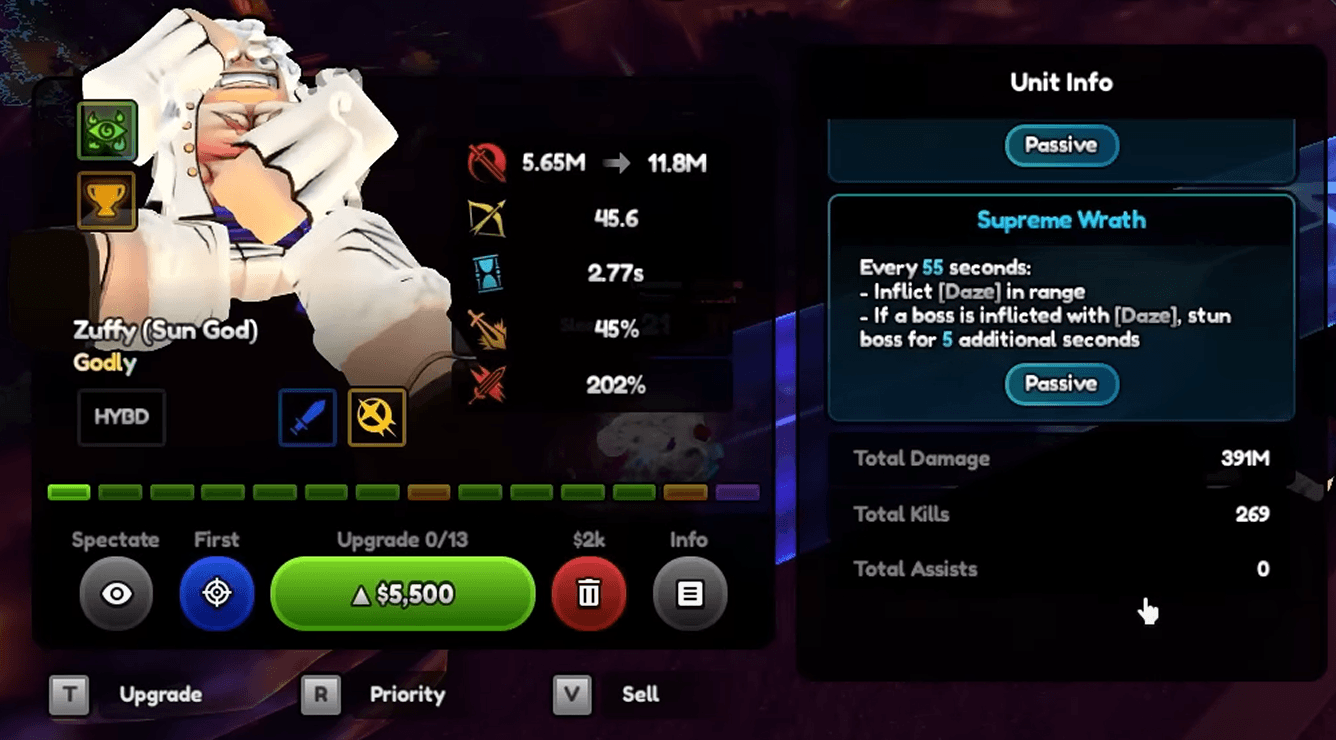The width and height of the screenshot is (1336, 740).
Task: Expand the Supreme Wrath Passive pill
Action: click(1061, 385)
